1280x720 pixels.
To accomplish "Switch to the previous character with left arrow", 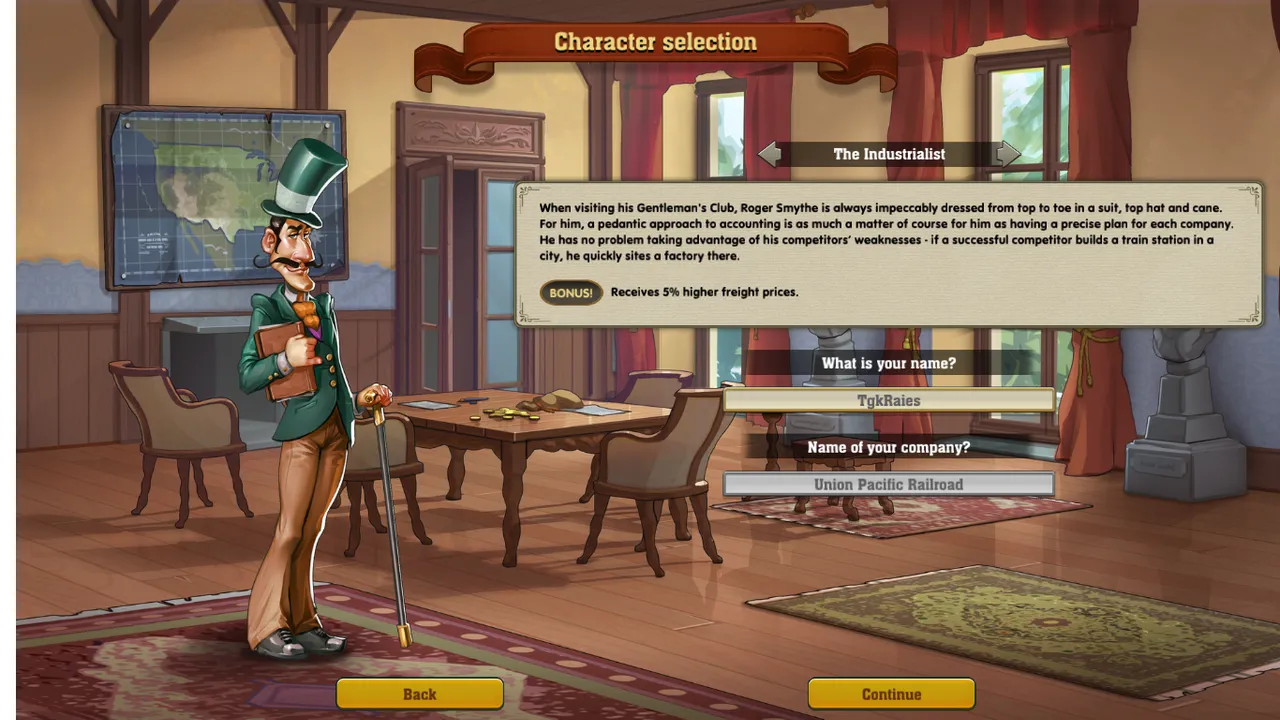I will pyautogui.click(x=769, y=154).
